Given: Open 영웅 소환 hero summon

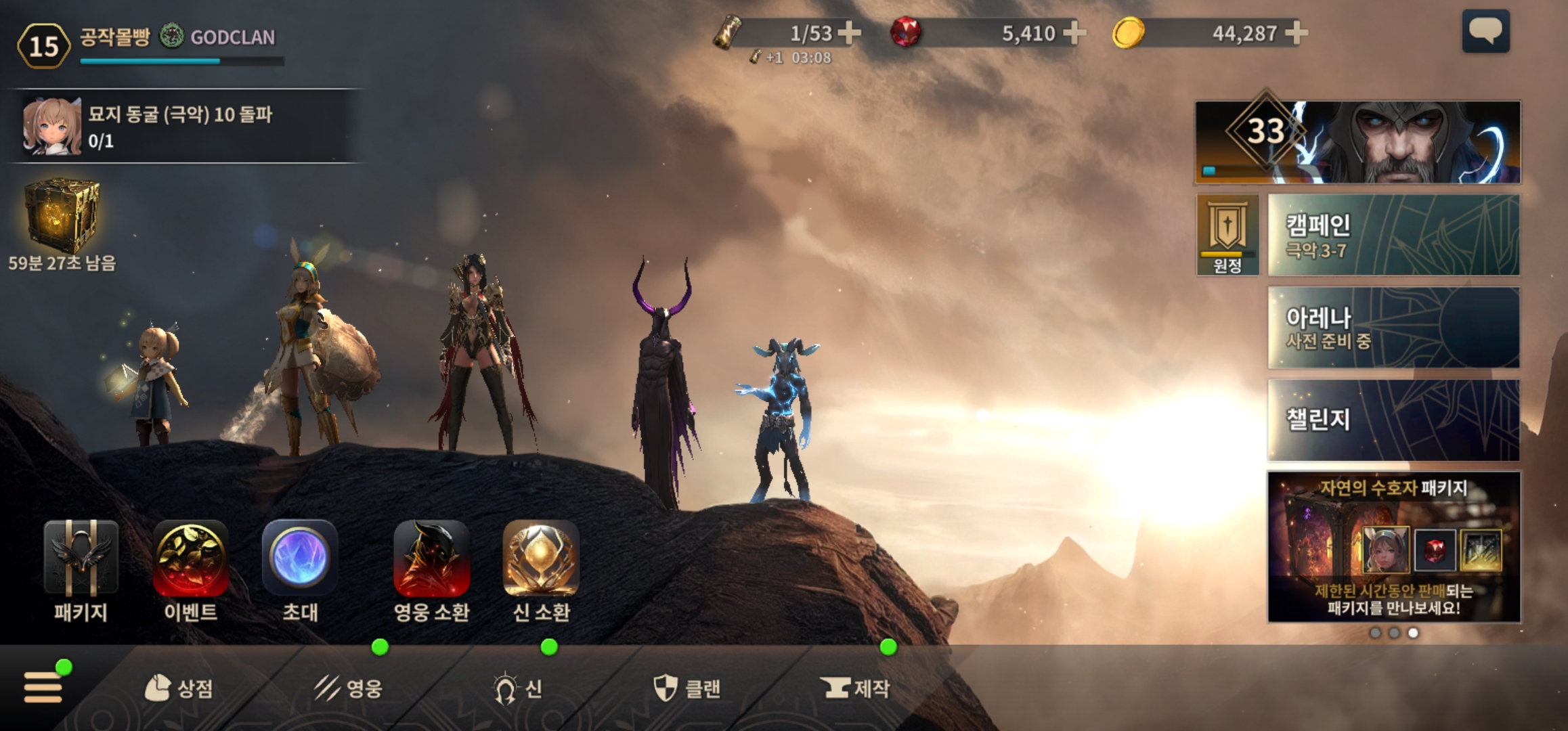Looking at the screenshot, I should pos(431,570).
